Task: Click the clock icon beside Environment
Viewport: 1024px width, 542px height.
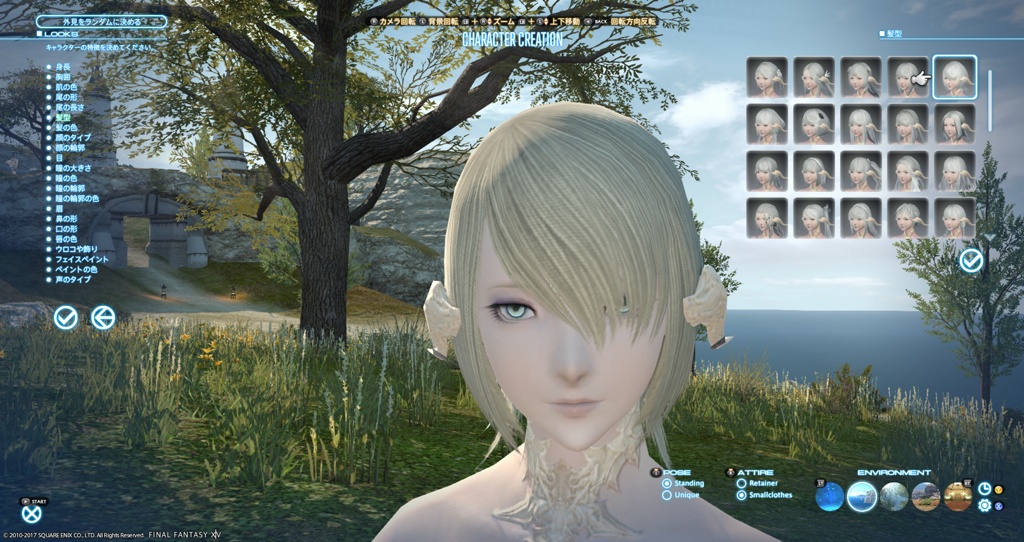Action: [x=984, y=488]
